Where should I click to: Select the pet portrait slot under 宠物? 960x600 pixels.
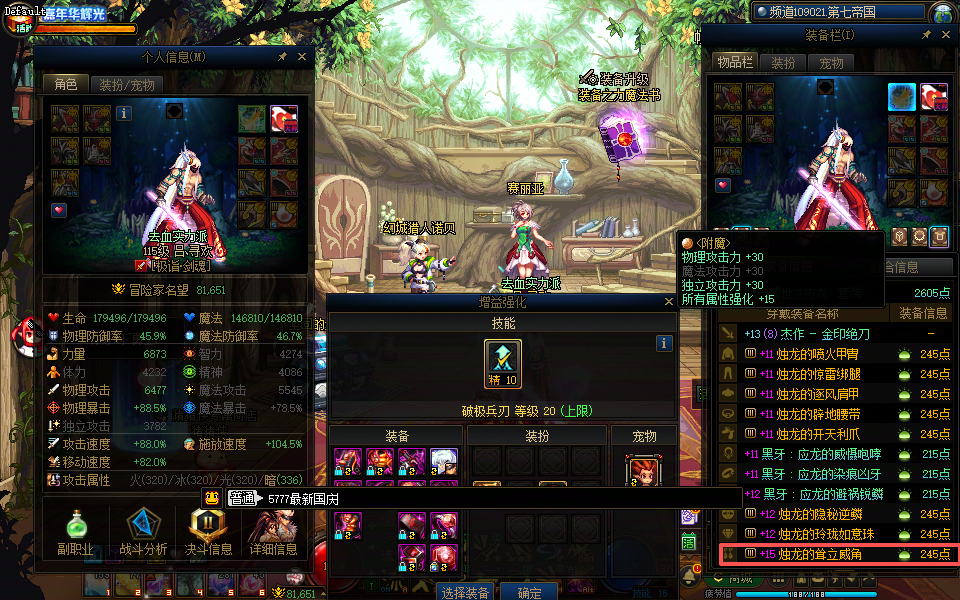(644, 471)
